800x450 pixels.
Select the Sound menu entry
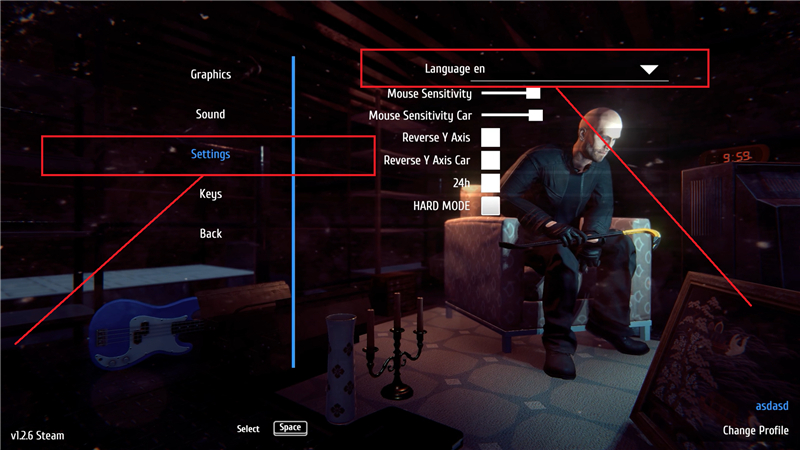coord(210,115)
